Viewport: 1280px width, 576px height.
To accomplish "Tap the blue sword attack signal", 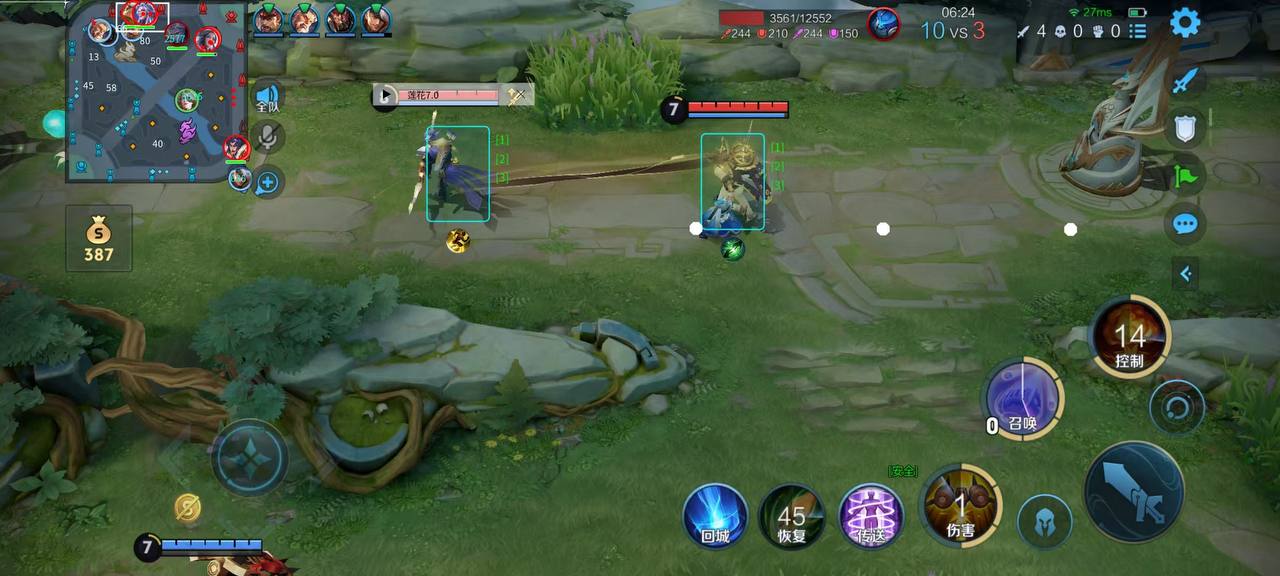I will point(1185,79).
